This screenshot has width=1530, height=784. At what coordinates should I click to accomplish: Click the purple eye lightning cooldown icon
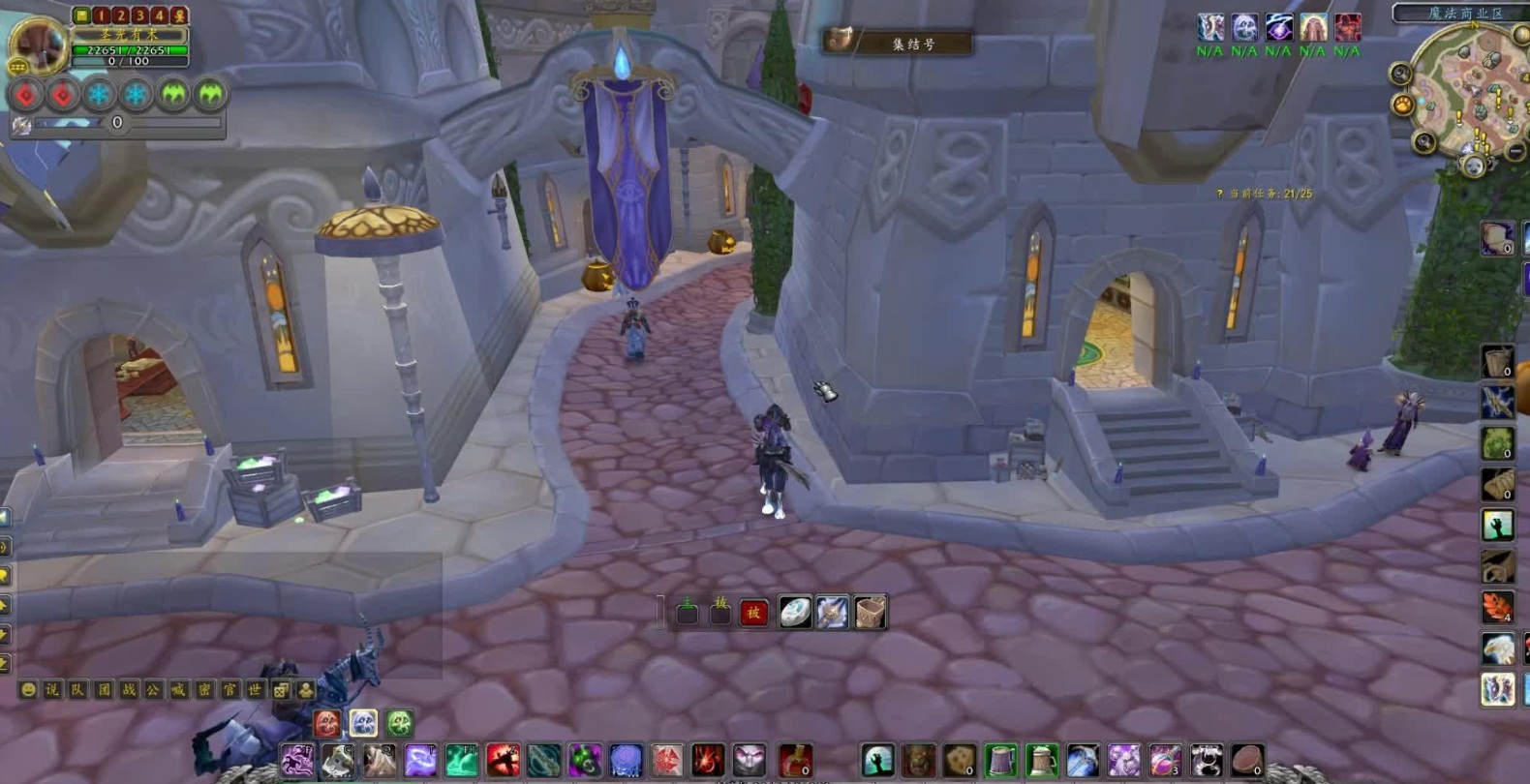coord(1278,27)
